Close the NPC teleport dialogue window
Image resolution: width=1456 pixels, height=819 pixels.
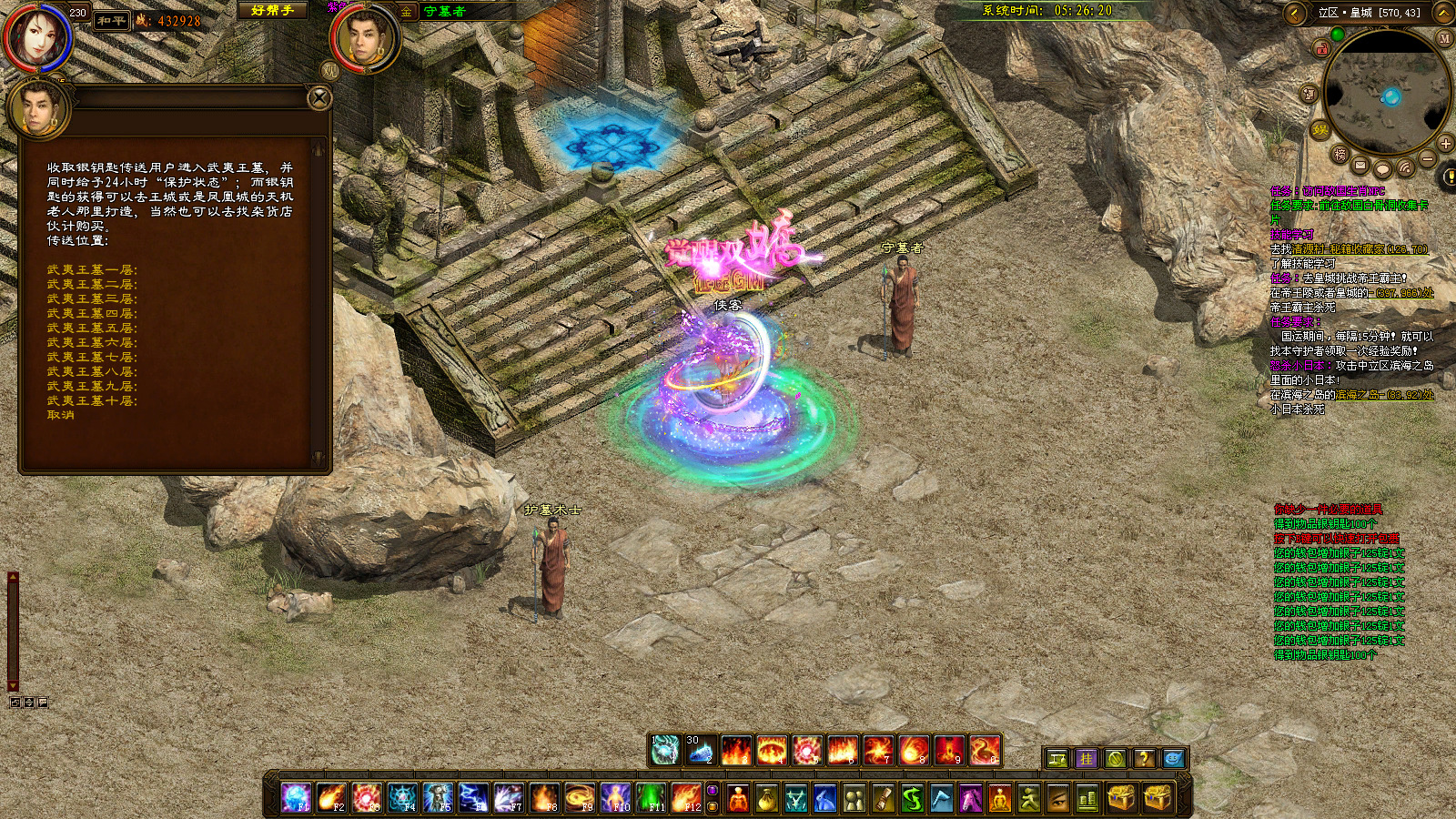pos(319,97)
